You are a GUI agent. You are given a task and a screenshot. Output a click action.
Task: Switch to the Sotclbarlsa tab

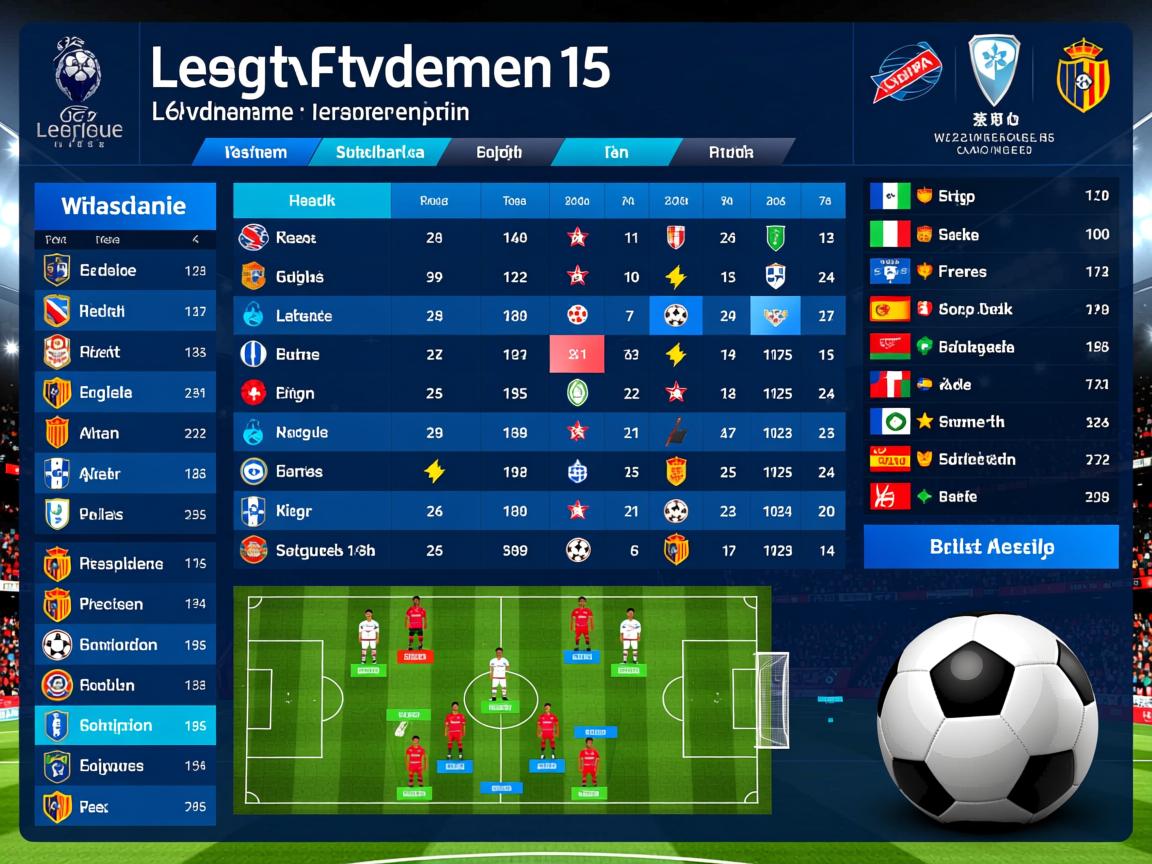[379, 153]
